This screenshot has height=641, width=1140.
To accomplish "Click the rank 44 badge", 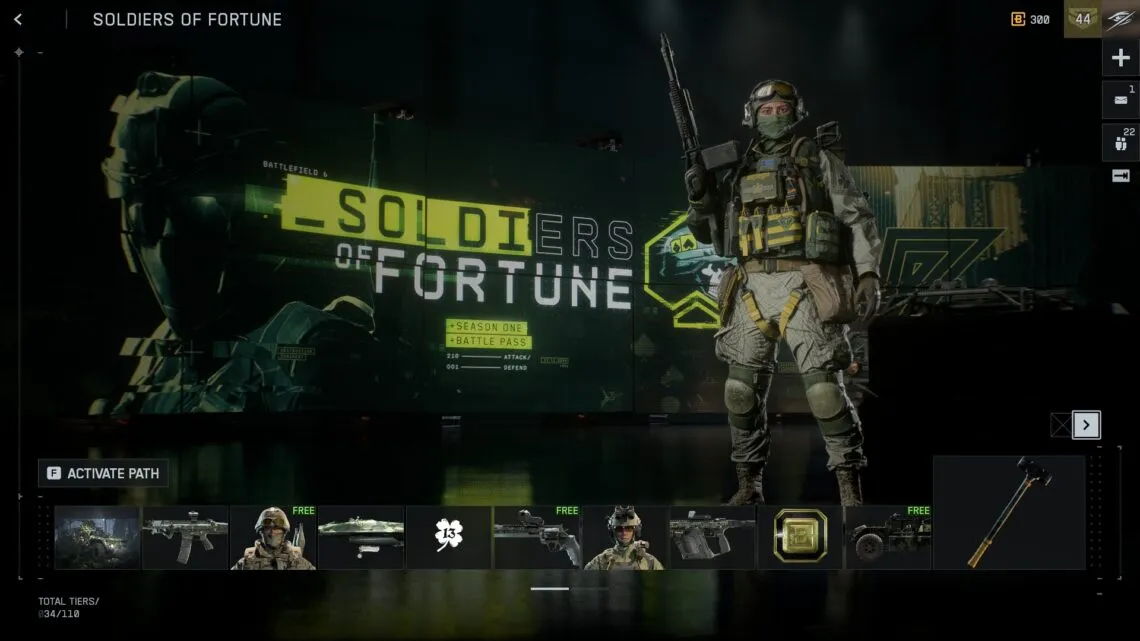I will coord(1083,19).
